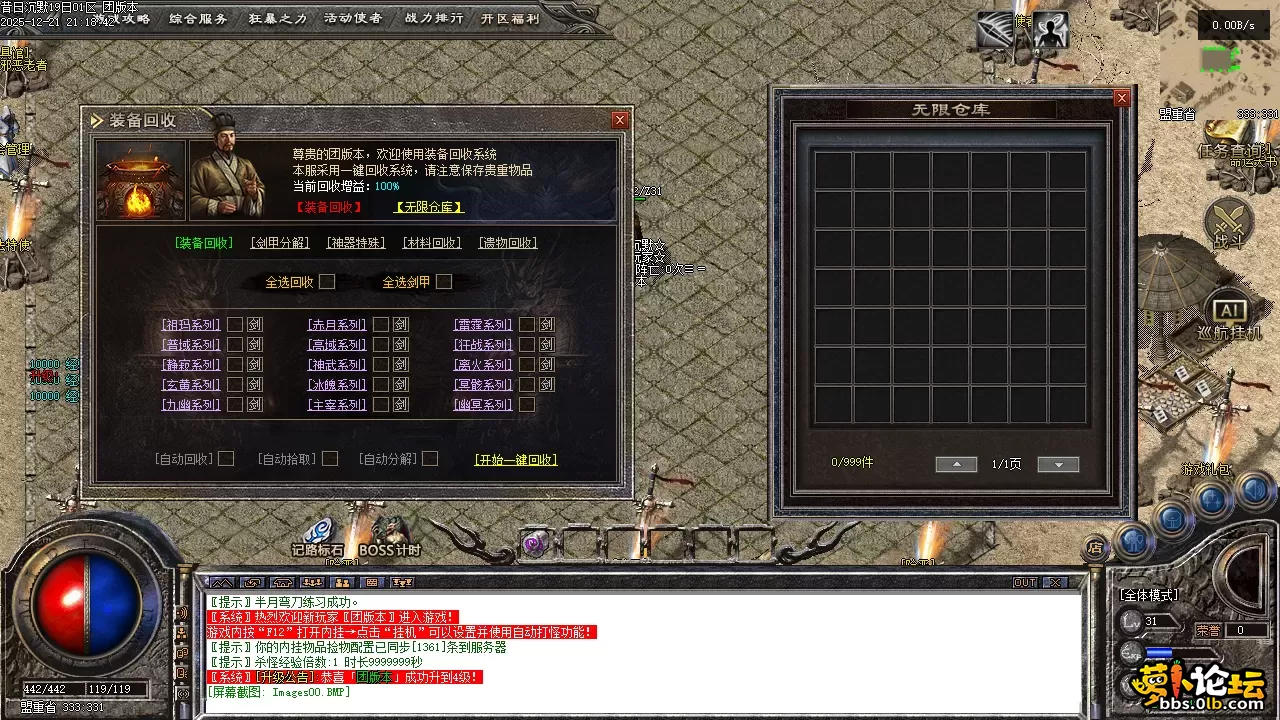Image resolution: width=1280 pixels, height=720 pixels.
Task: Switch to the 材料回收 tab
Action: 431,242
